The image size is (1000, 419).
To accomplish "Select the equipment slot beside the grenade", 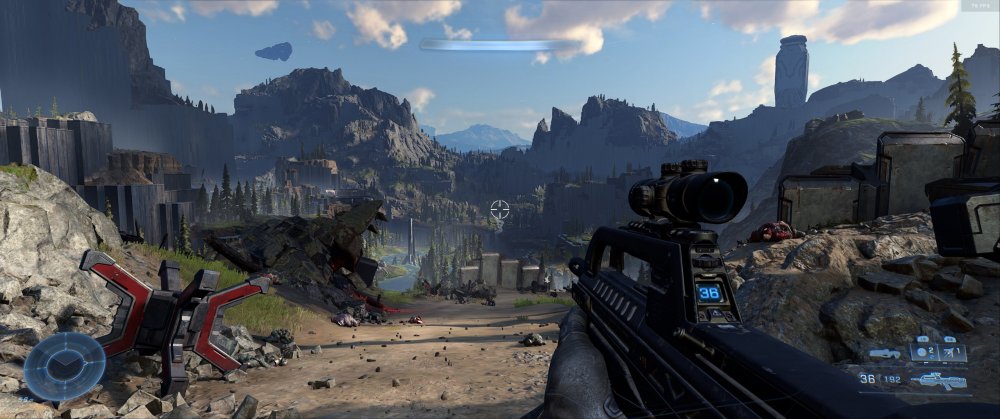I will 953,353.
